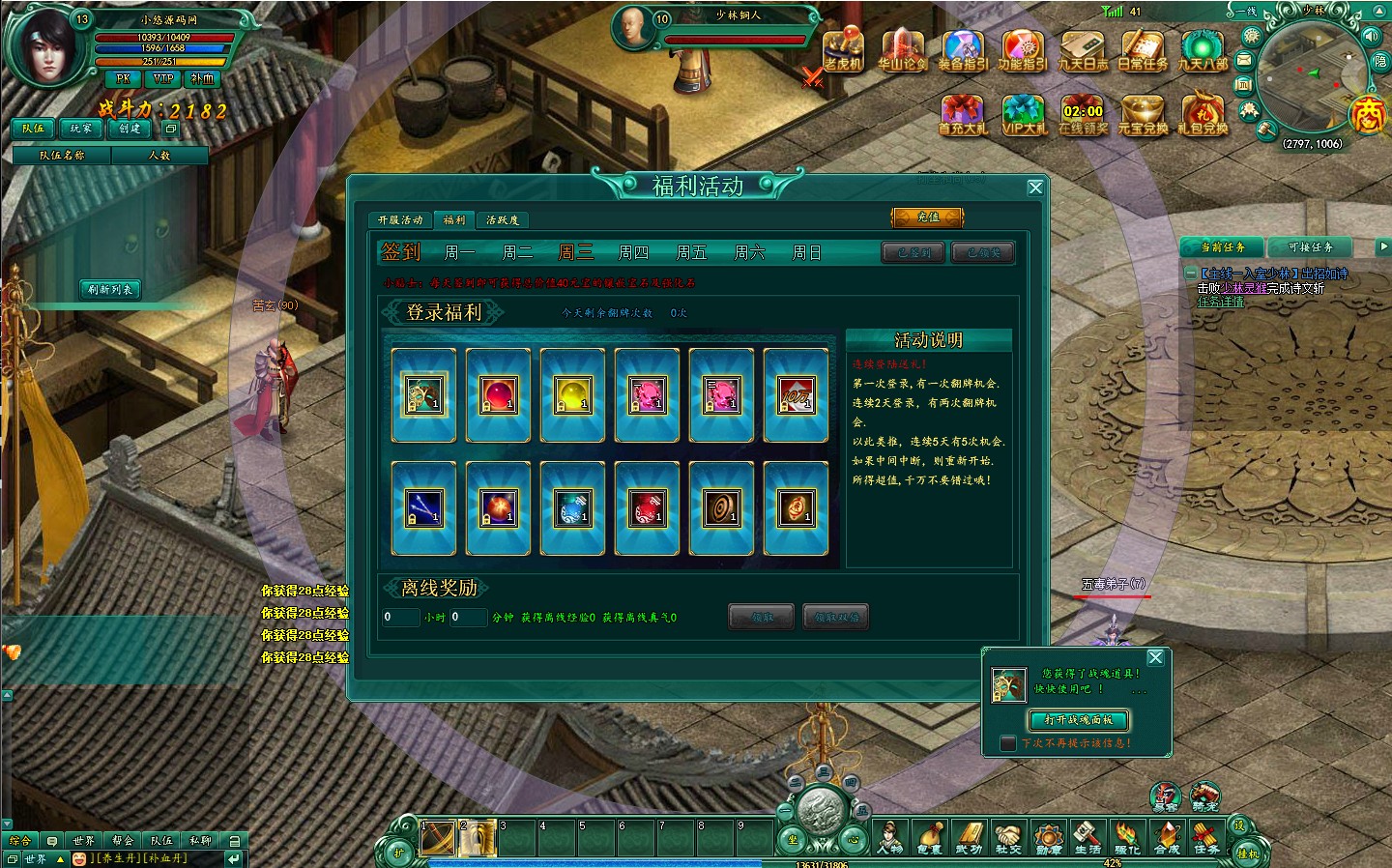The image size is (1392, 868).
Task: Open the red 商 shop button
Action: pos(1368,115)
